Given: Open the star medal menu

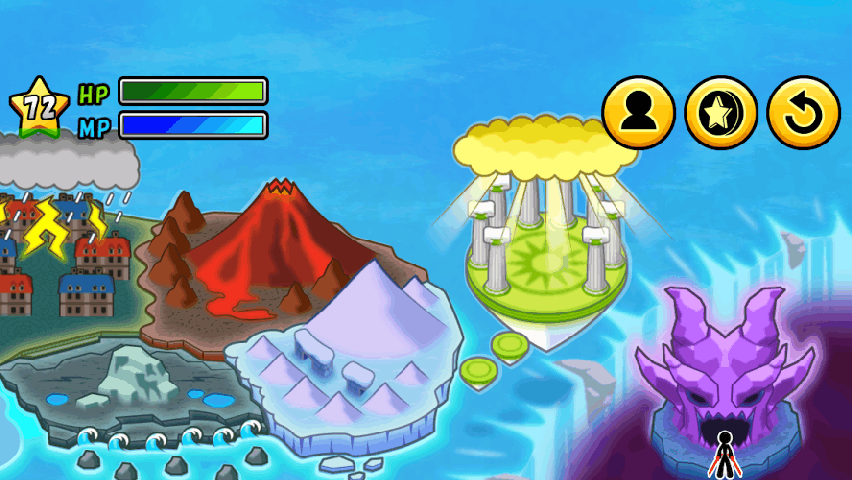Looking at the screenshot, I should (x=721, y=112).
